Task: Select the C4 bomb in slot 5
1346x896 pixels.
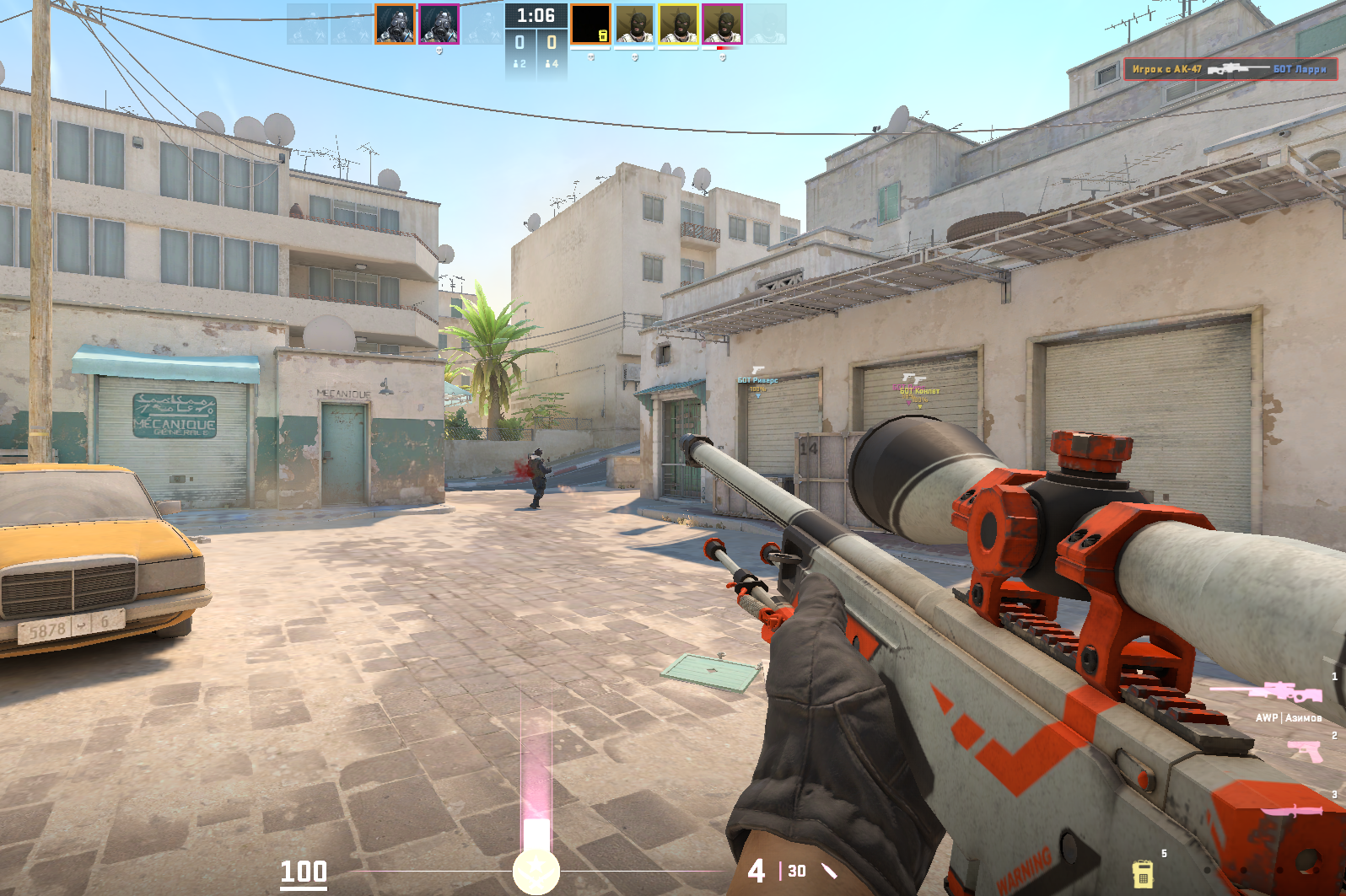Action: 1142,872
